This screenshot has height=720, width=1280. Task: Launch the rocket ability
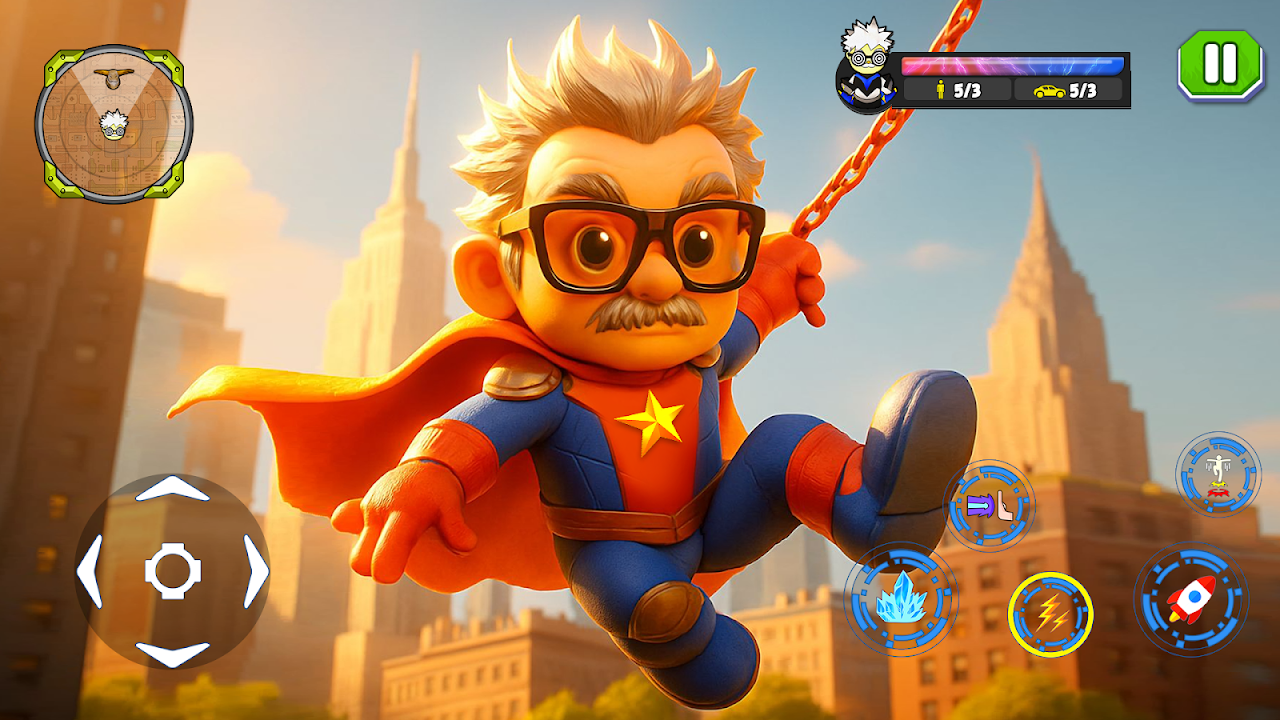pos(1191,600)
